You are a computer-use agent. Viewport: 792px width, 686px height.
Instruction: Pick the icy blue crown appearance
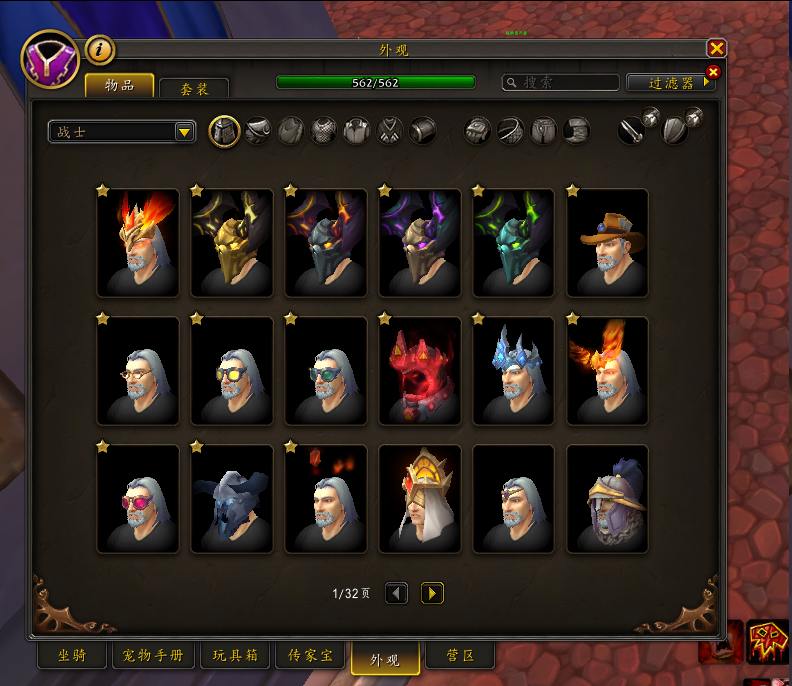(514, 371)
